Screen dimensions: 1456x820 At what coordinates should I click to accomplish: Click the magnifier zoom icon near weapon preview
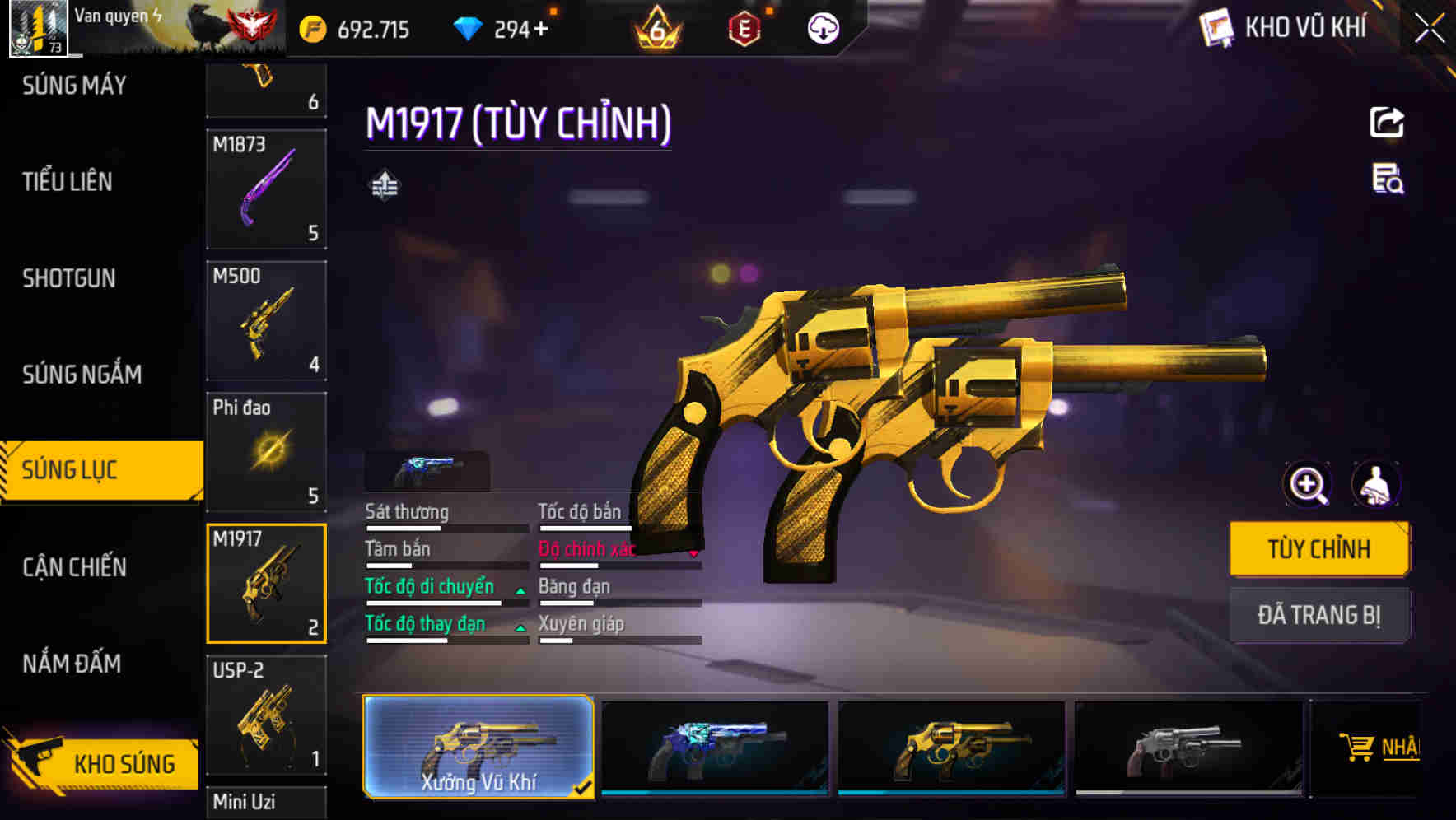click(1308, 485)
